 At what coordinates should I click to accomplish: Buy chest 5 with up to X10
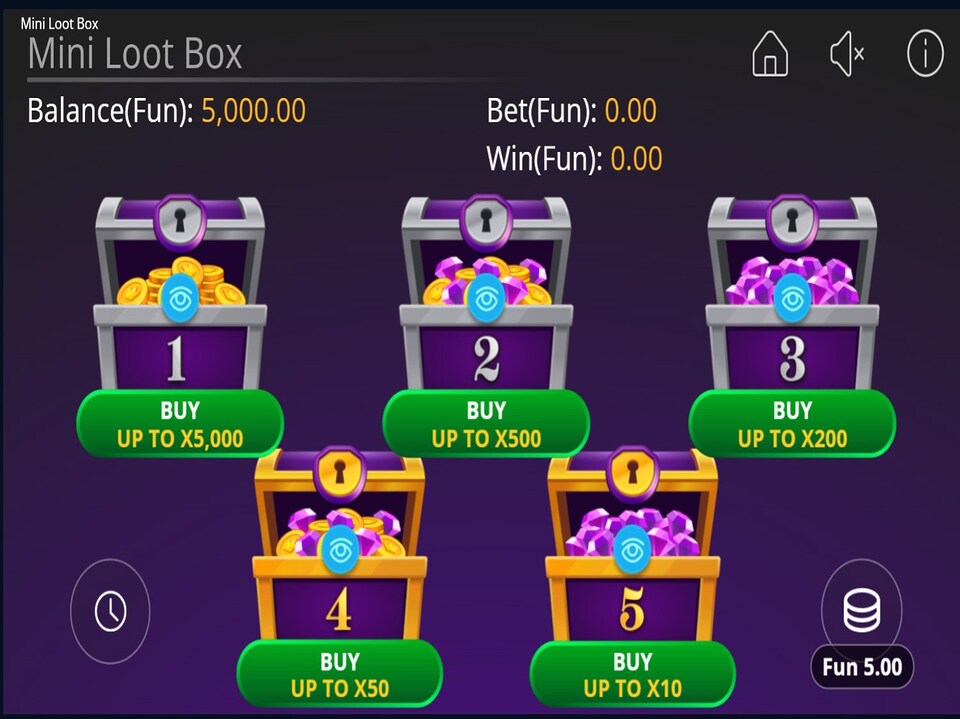tap(632, 674)
